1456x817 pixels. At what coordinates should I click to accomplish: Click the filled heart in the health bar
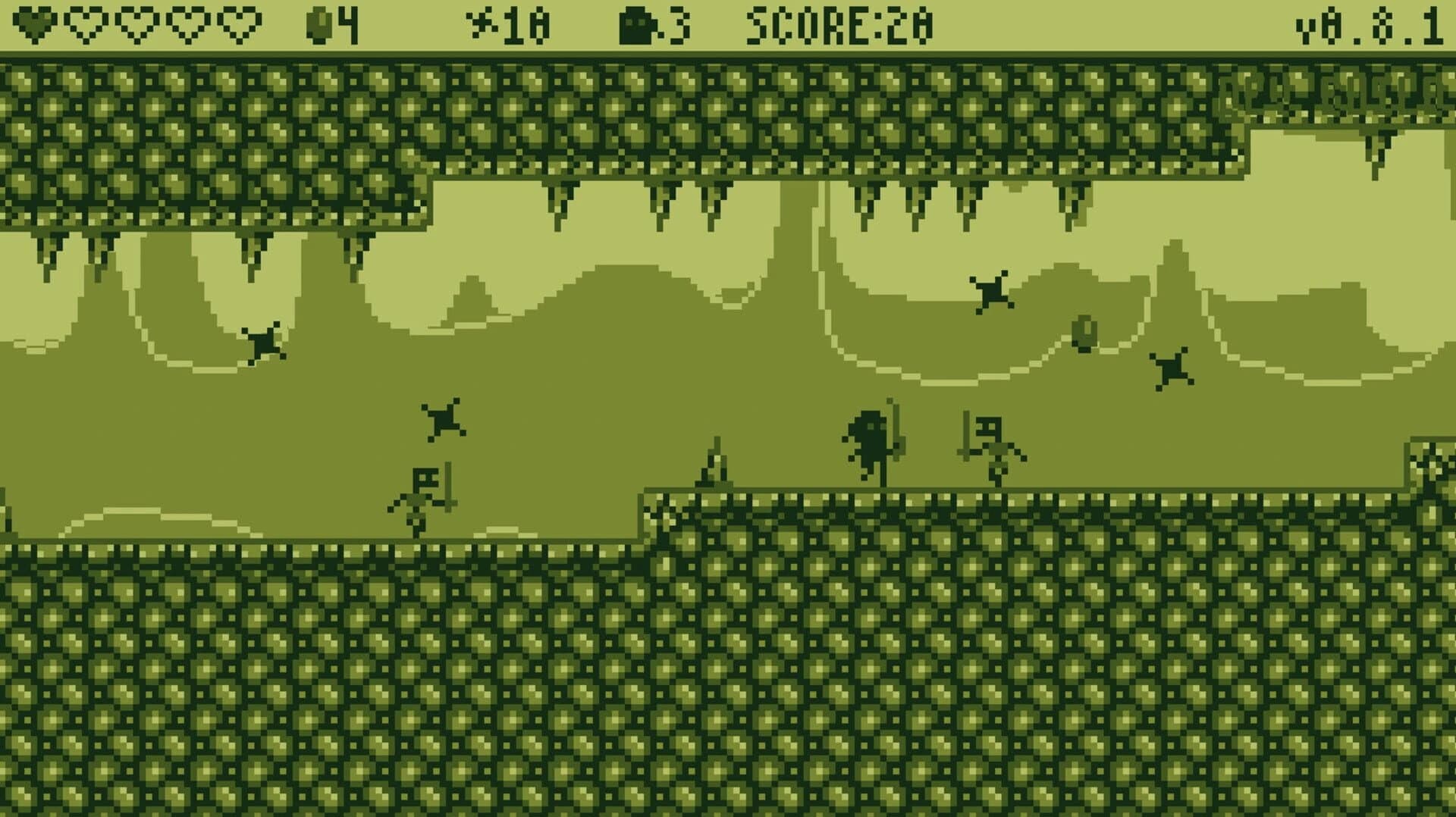(34, 23)
